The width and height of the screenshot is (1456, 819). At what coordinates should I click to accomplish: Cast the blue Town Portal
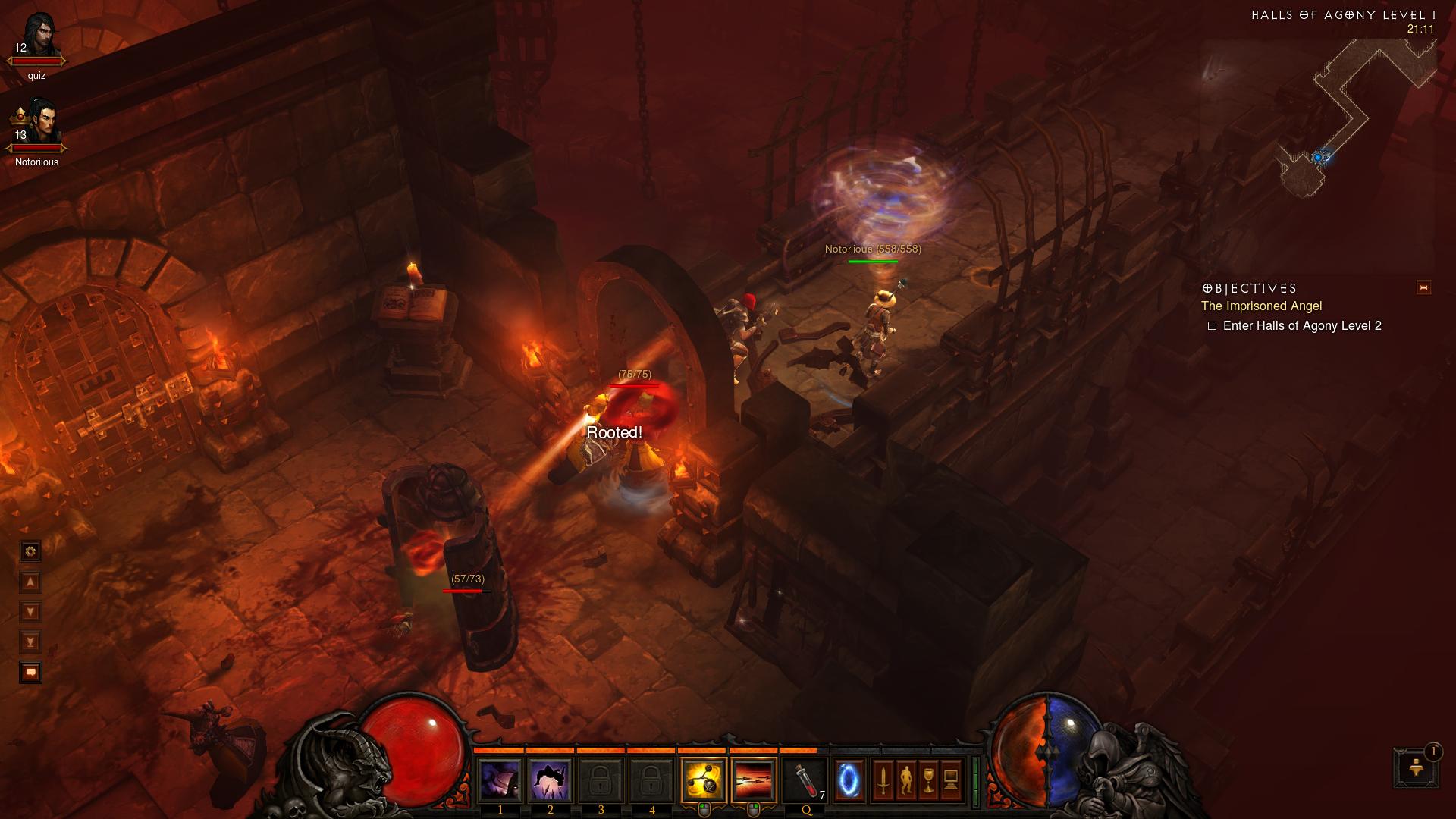coord(849,780)
